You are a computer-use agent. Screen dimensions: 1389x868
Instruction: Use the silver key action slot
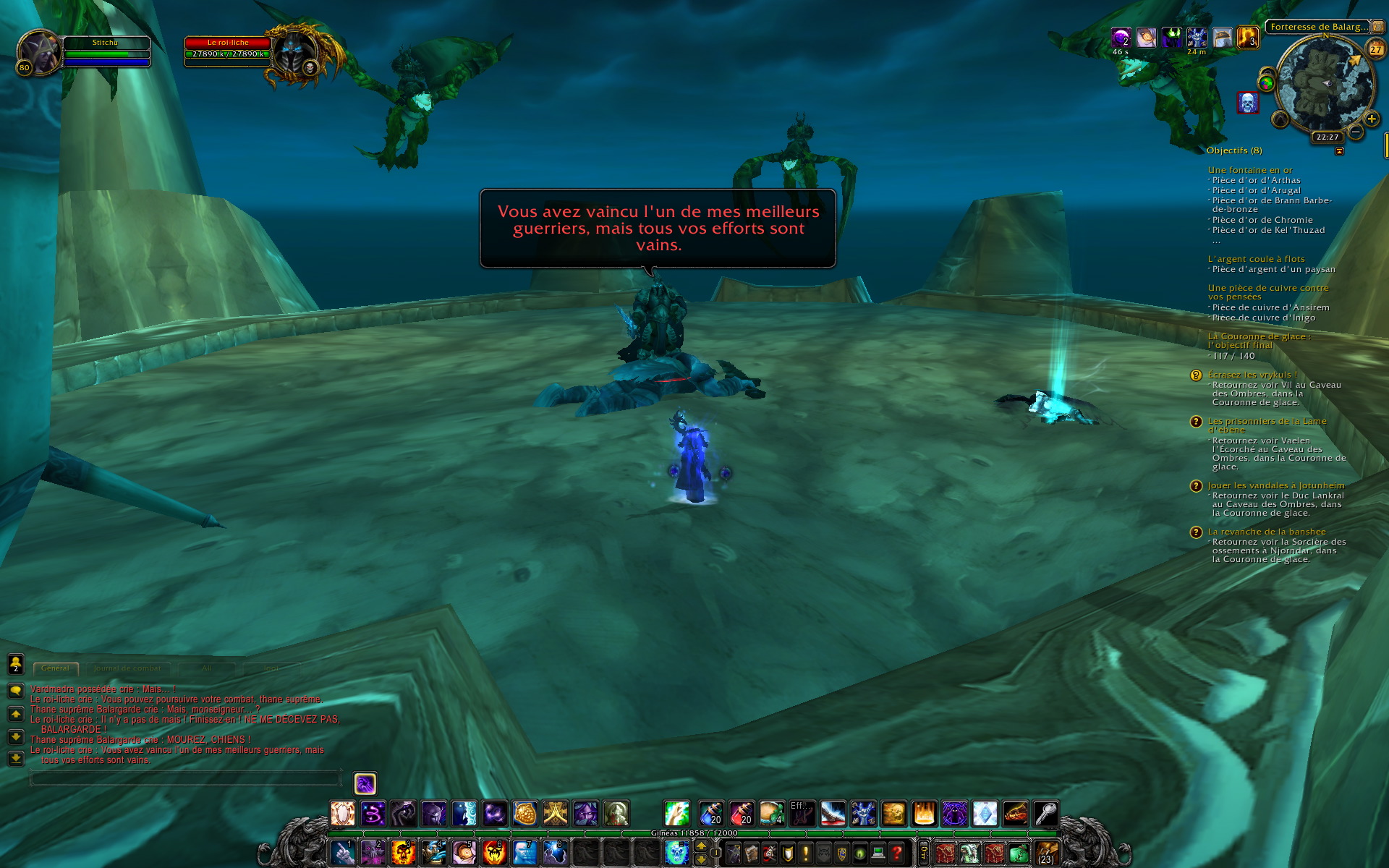(x=1045, y=814)
